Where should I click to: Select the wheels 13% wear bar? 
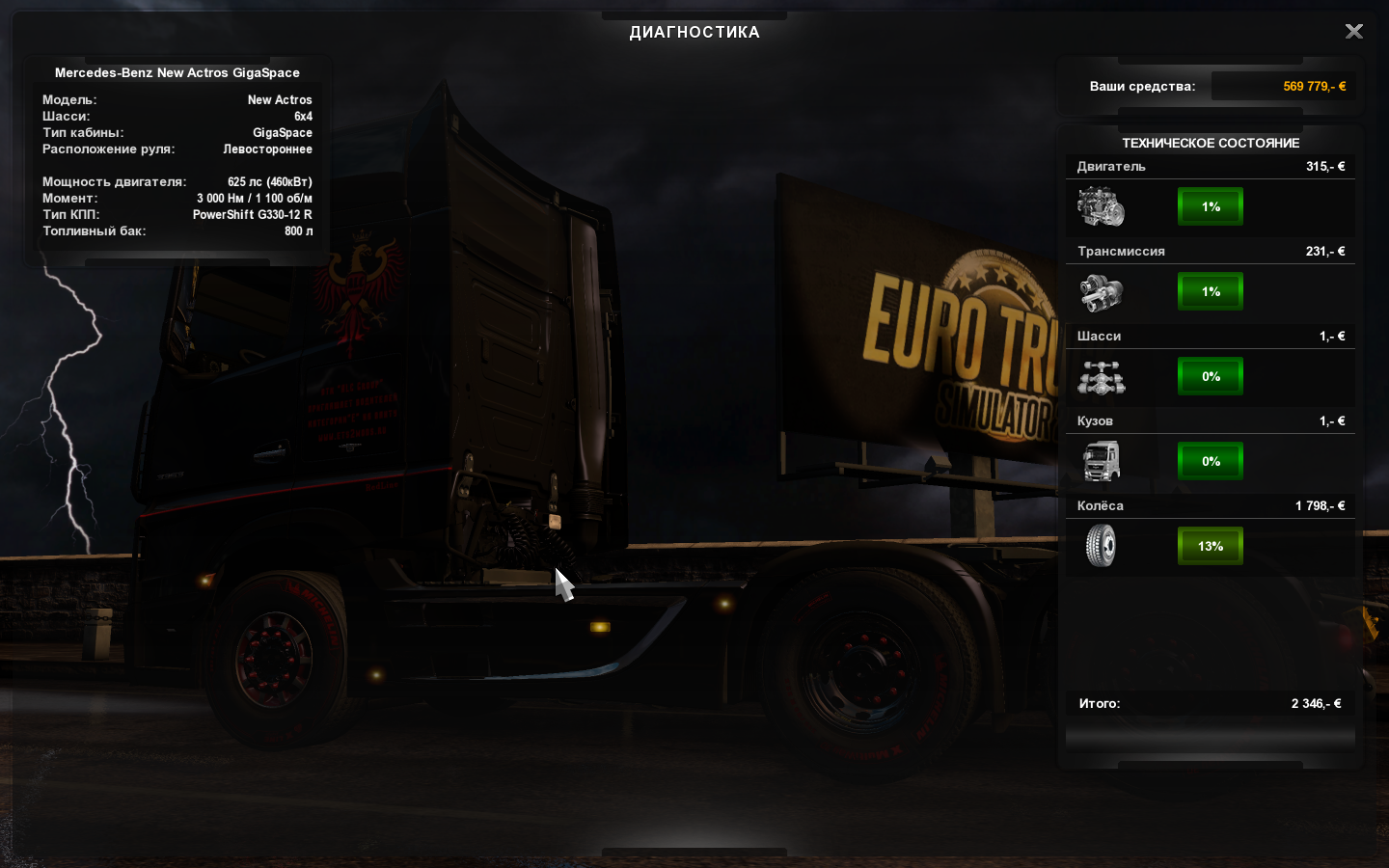pyautogui.click(x=1211, y=546)
